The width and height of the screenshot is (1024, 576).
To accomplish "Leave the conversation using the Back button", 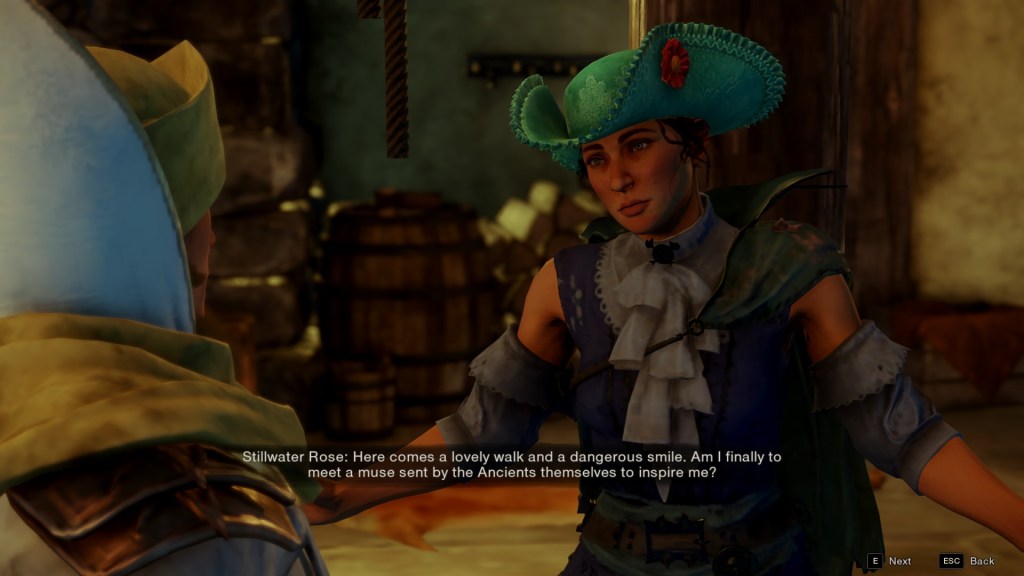I will pyautogui.click(x=968, y=561).
